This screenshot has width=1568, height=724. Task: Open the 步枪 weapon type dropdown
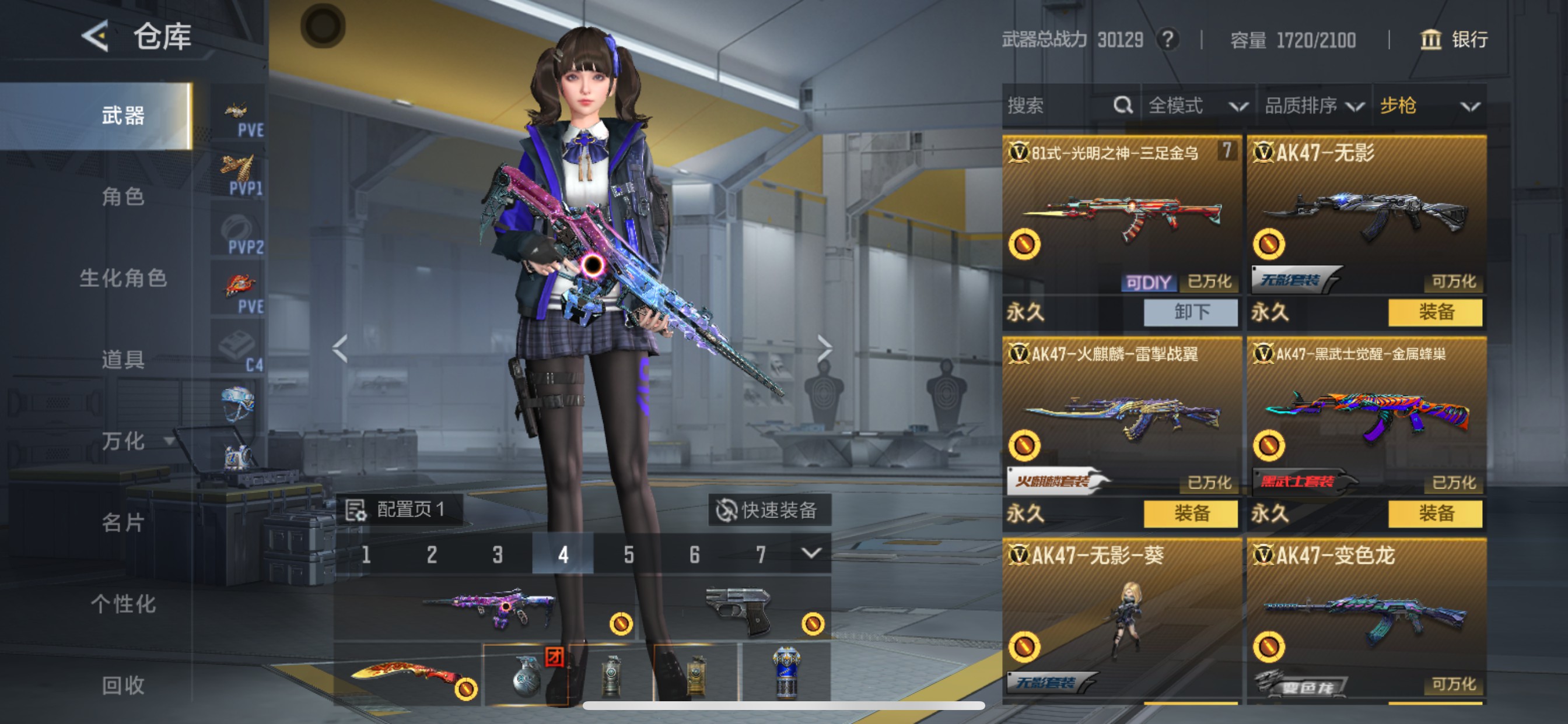tap(1429, 106)
